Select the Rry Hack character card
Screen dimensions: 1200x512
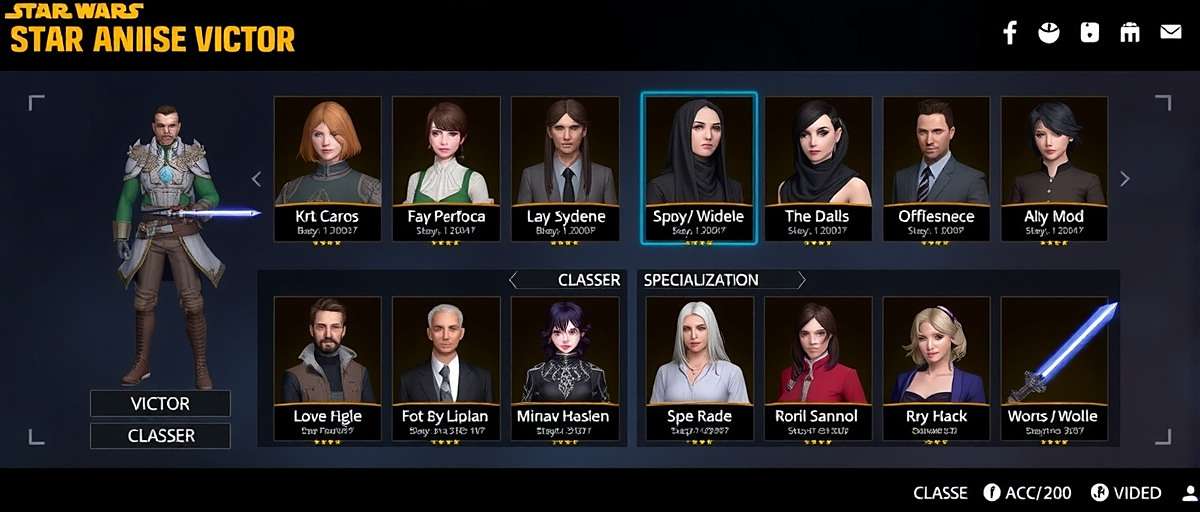click(936, 368)
